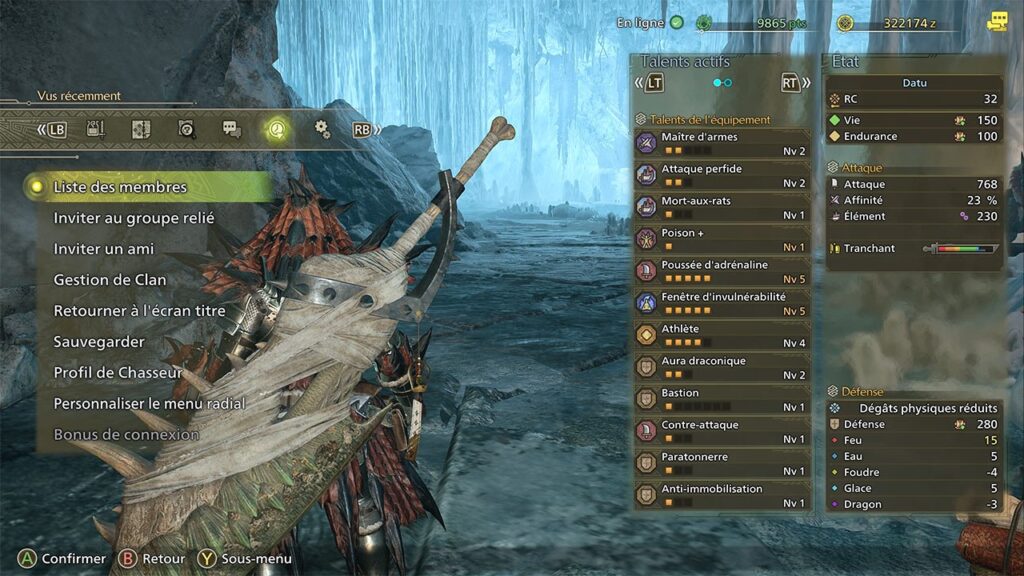This screenshot has width=1024, height=576.
Task: Choose Inviter au groupe relié
Action: click(x=134, y=218)
